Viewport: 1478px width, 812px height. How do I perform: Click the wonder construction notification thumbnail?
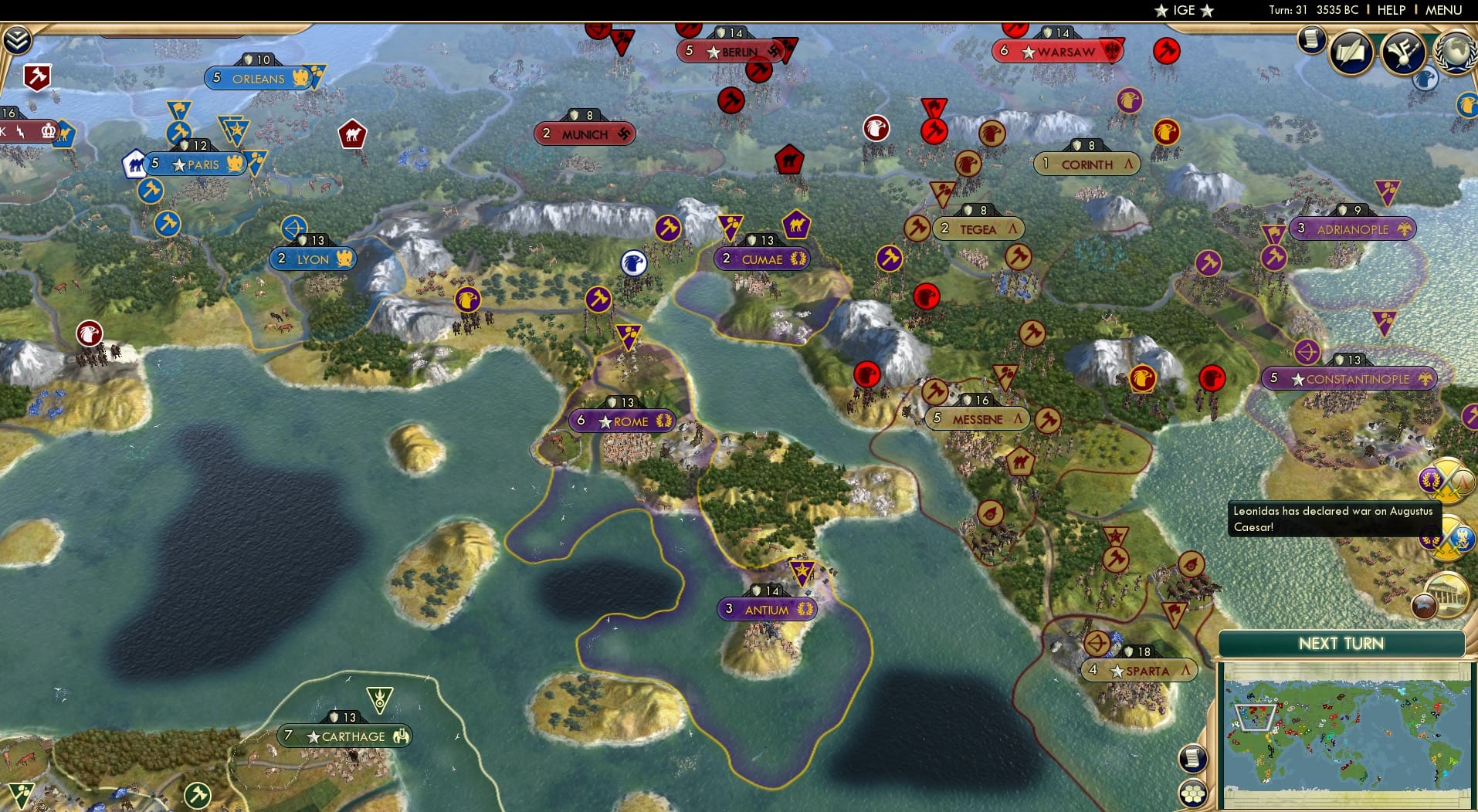[x=1450, y=593]
